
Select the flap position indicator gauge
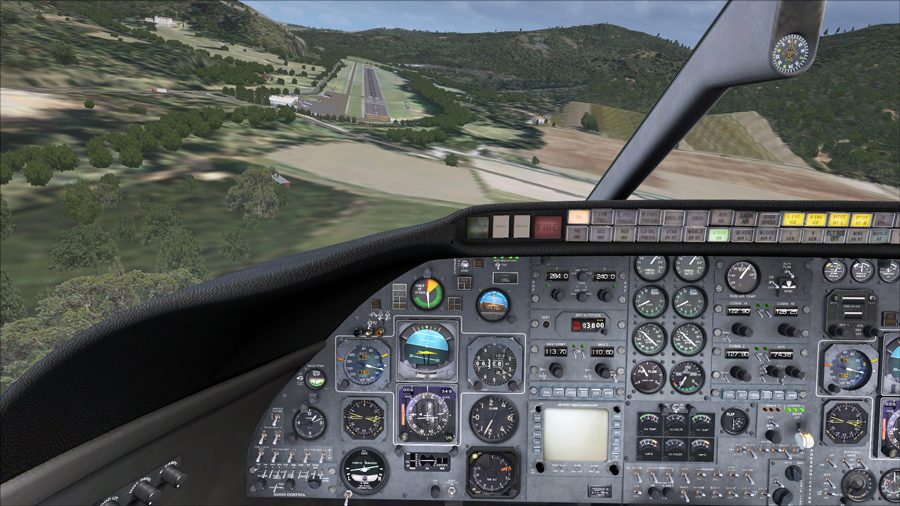(x=735, y=421)
